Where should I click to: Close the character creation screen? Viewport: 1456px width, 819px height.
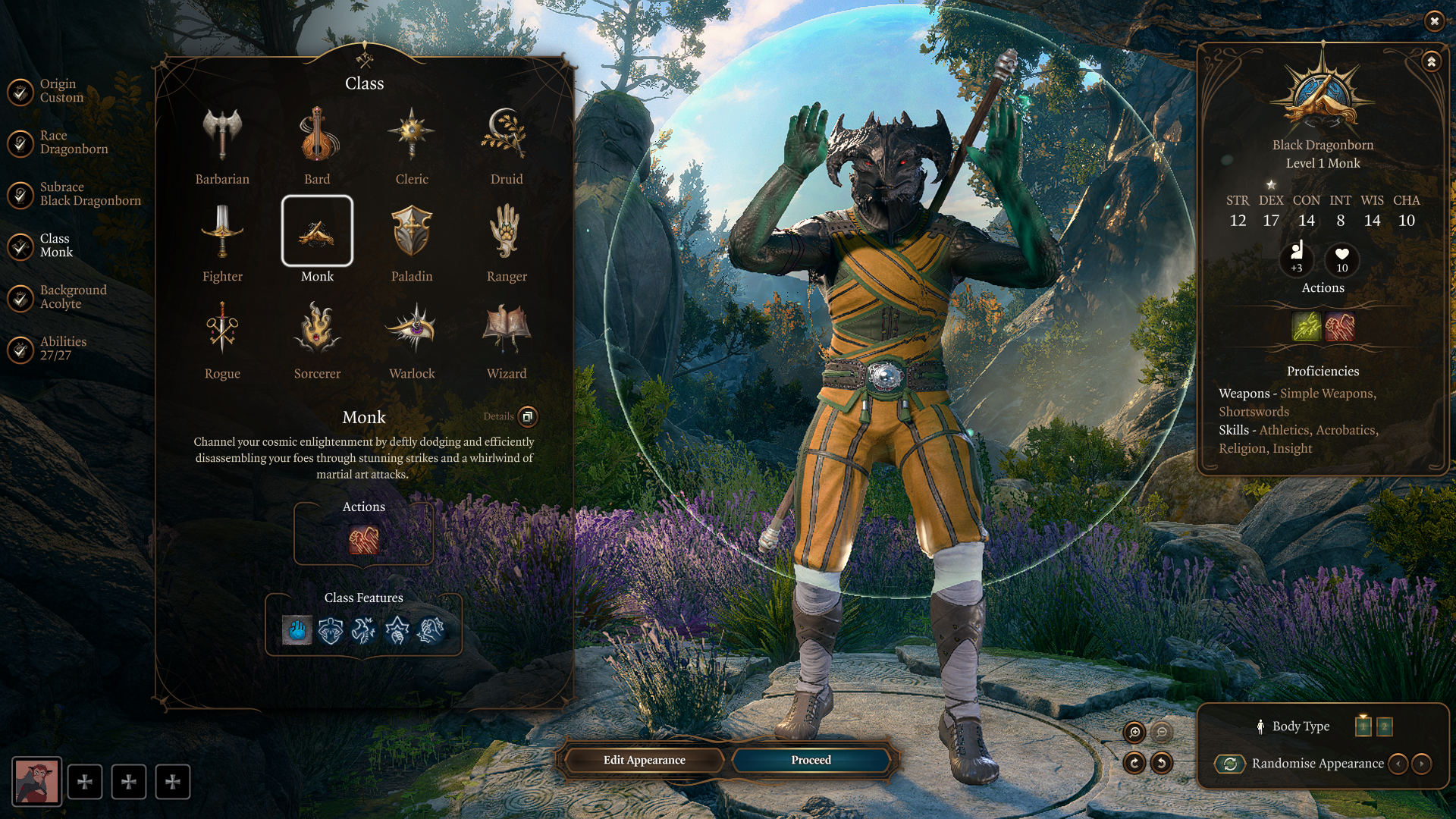(1434, 21)
